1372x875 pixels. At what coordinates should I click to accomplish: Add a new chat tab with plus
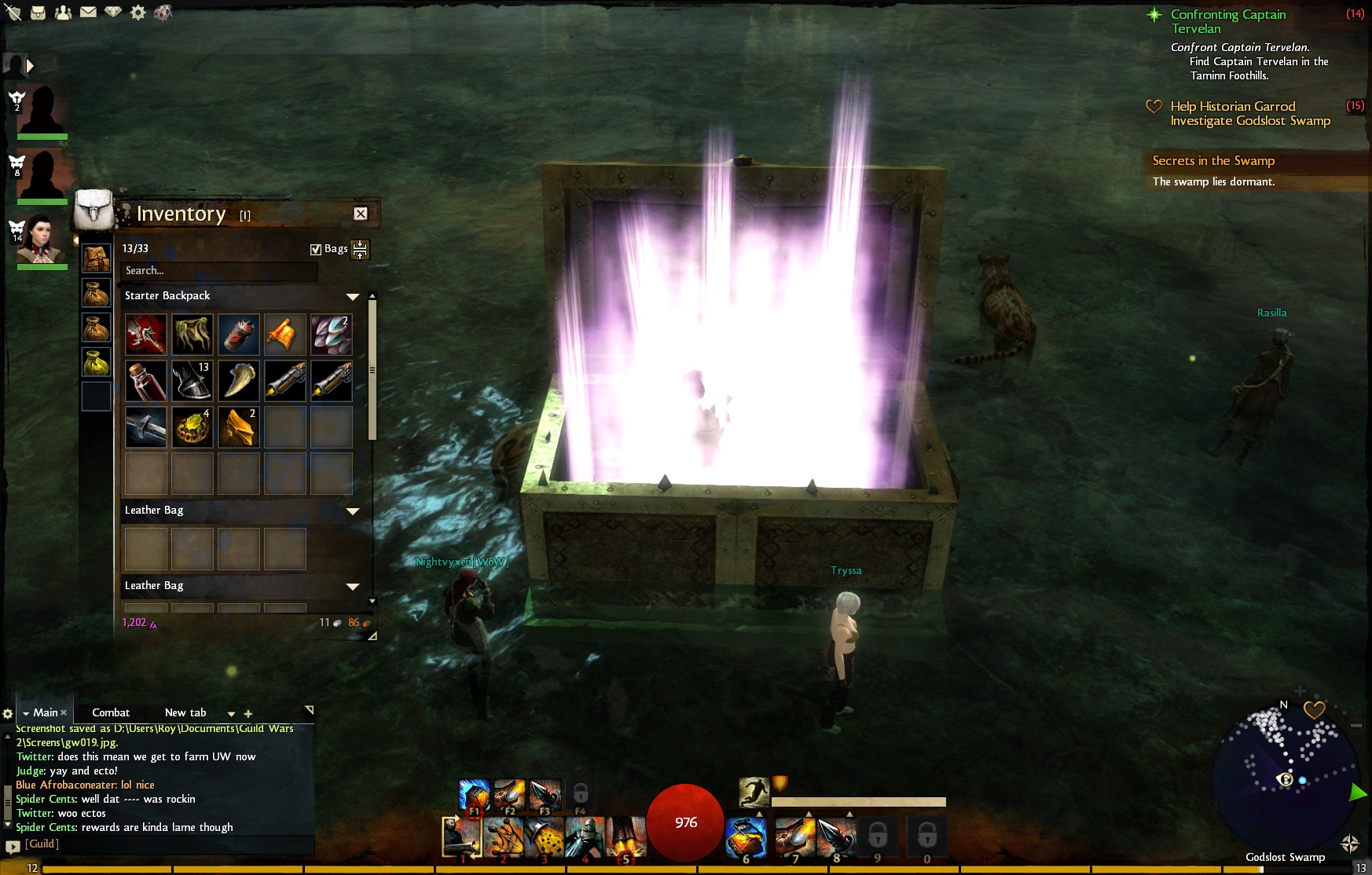(x=248, y=714)
